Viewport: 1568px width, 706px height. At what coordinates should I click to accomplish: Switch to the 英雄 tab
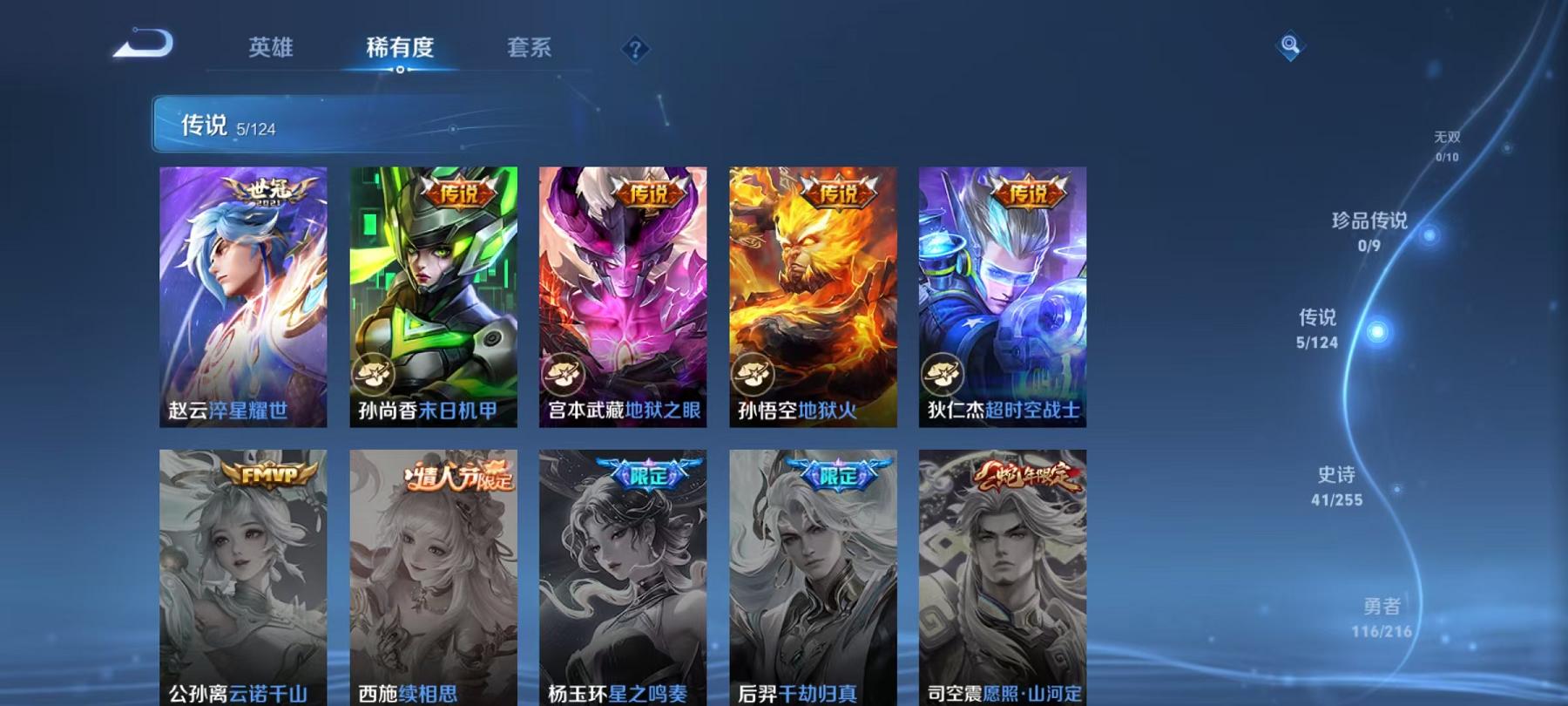pos(271,50)
